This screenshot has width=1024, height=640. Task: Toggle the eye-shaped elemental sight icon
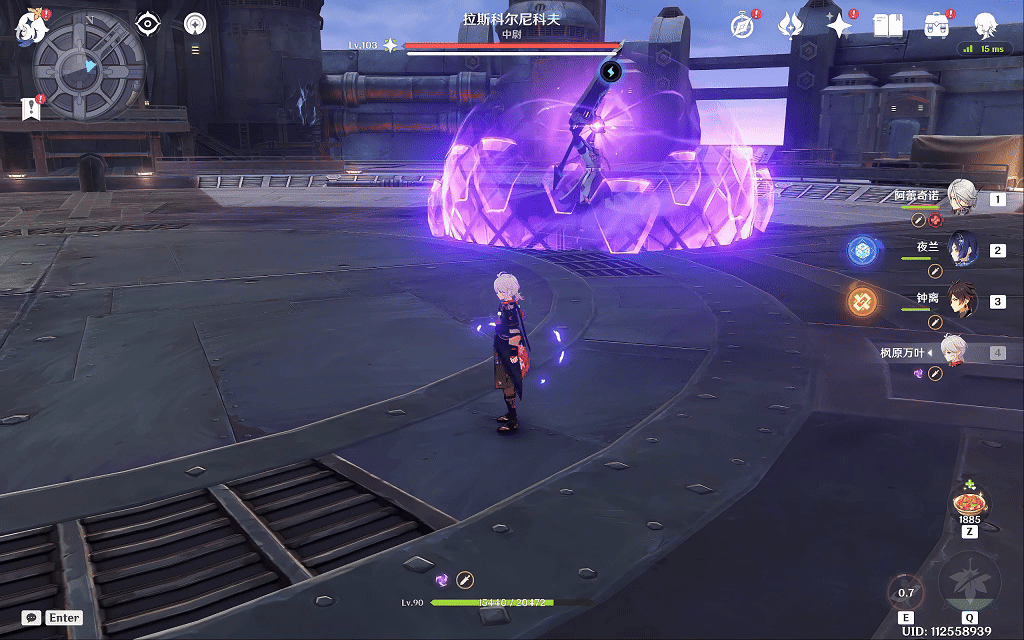click(x=148, y=23)
